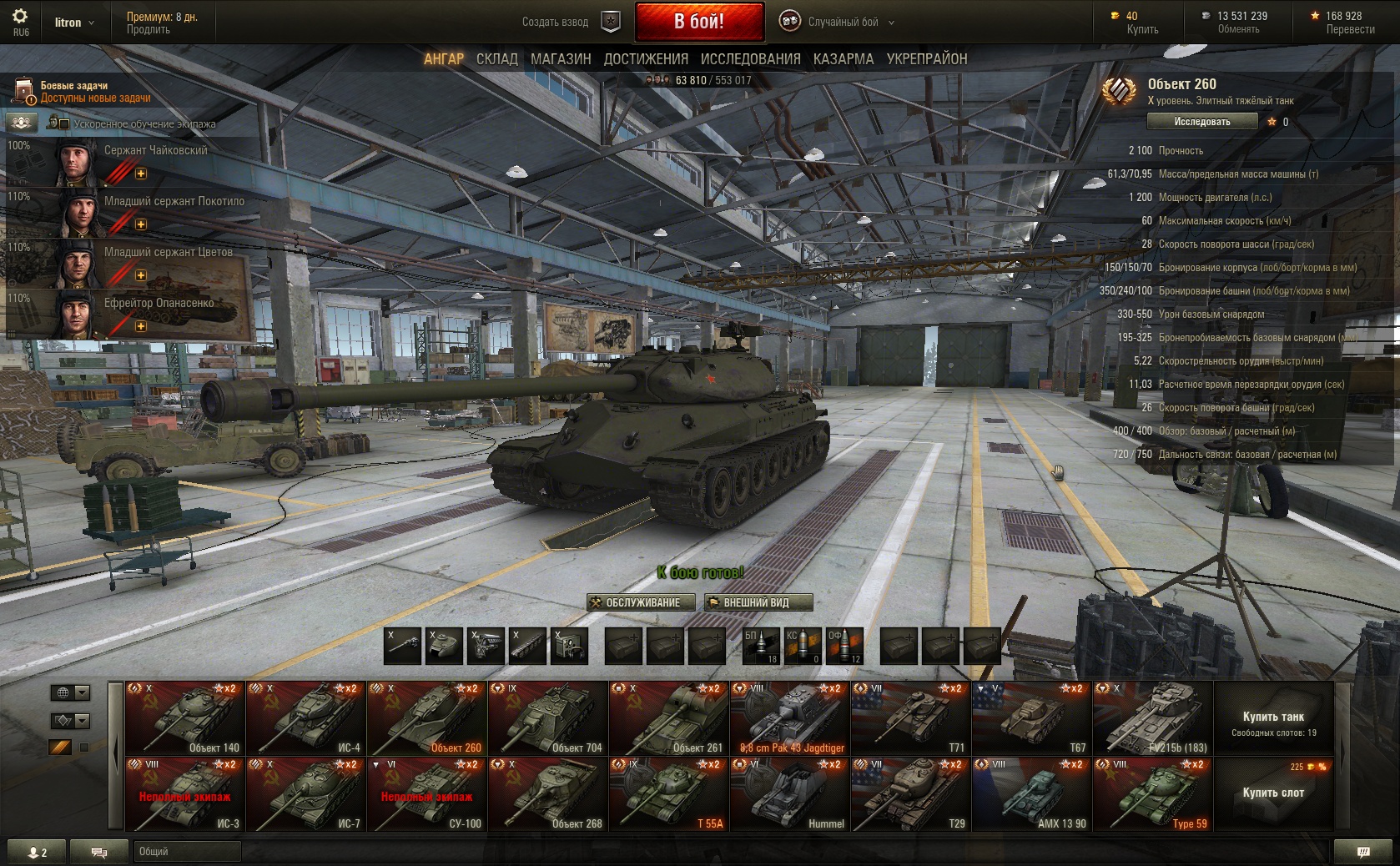Screen dimensions: 1400x866
Task: Show the КАЗАРМА tab
Action: coord(844,58)
